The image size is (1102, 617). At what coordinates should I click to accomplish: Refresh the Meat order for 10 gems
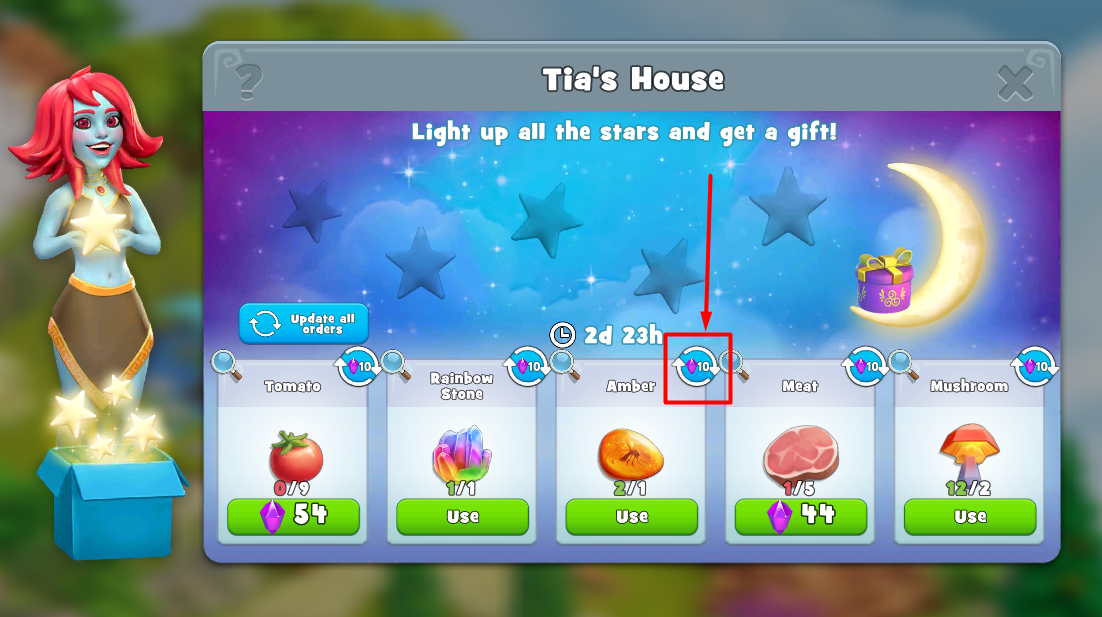pos(866,367)
